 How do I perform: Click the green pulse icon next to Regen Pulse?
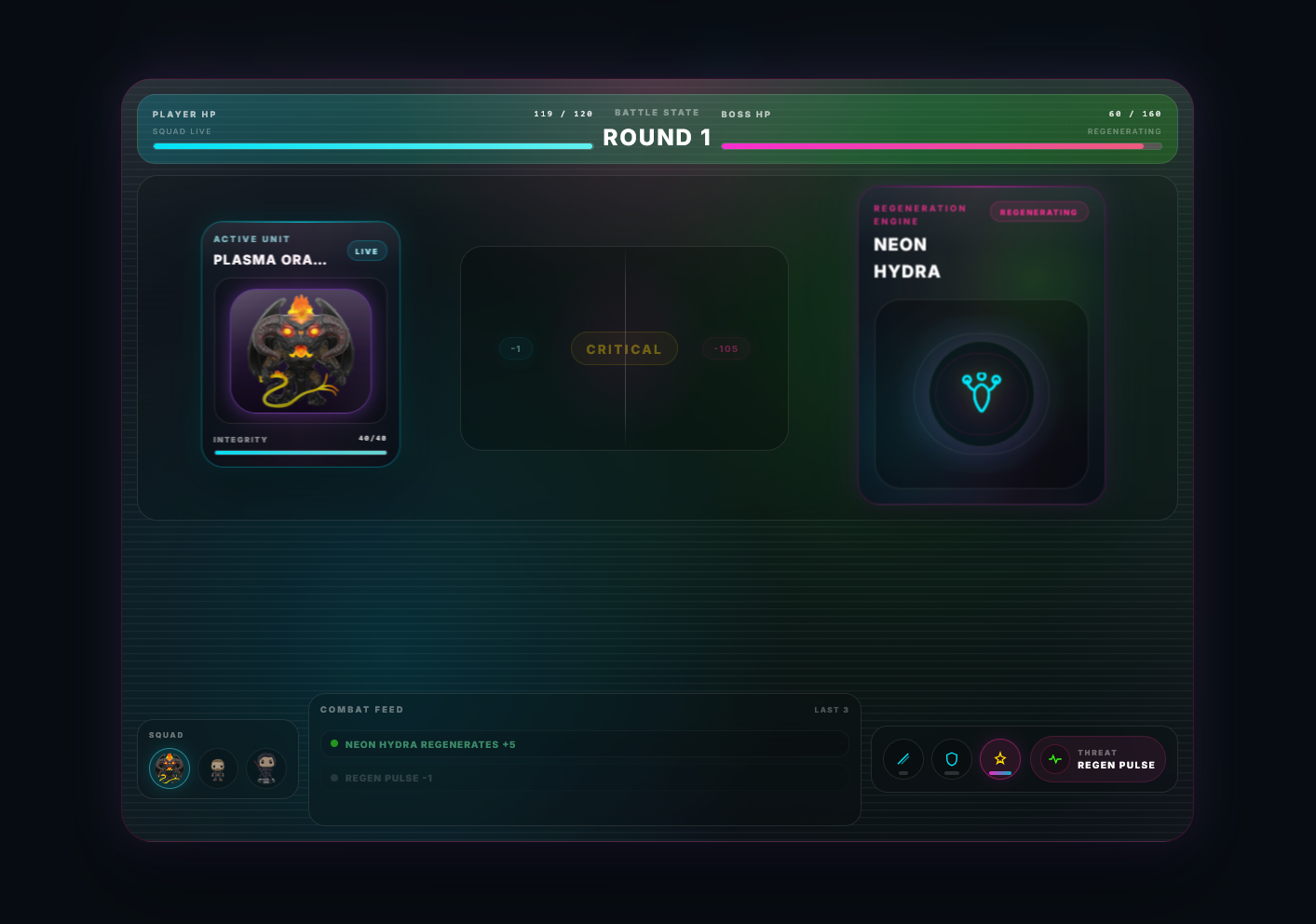1054,759
